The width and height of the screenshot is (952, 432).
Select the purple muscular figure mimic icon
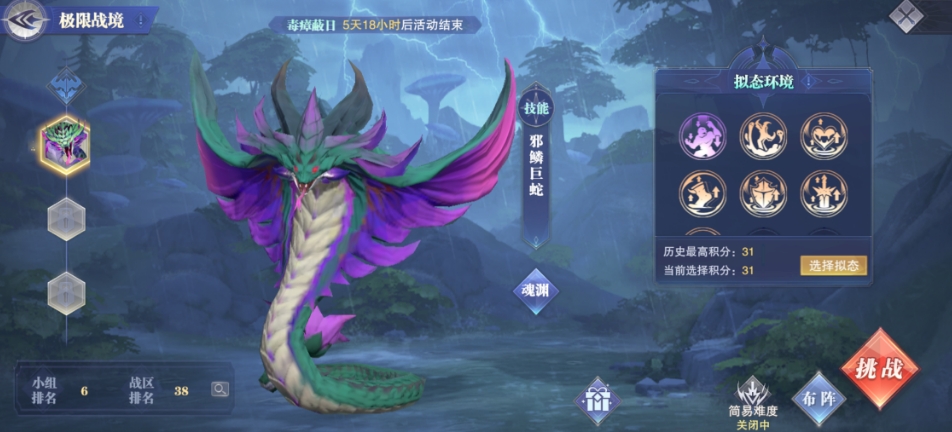pyautogui.click(x=703, y=135)
